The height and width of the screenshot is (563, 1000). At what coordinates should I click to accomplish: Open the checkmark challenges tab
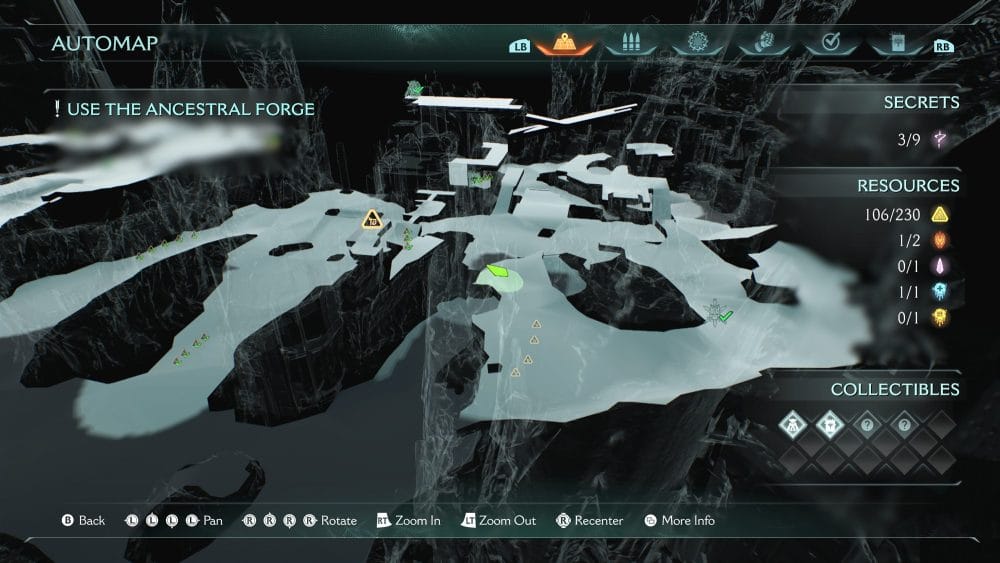pyautogui.click(x=828, y=44)
